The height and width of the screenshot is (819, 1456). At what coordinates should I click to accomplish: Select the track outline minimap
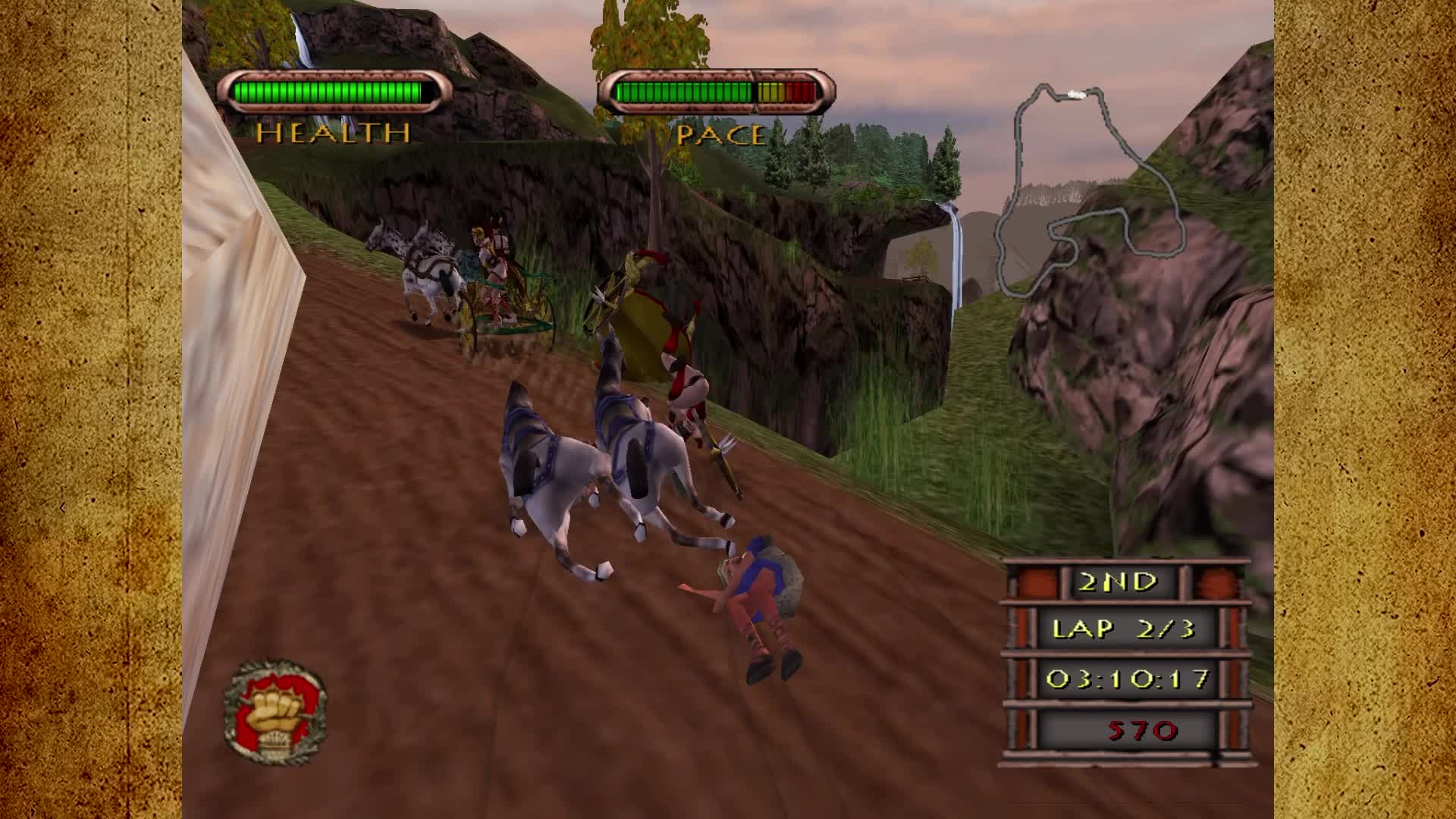pos(1090,190)
